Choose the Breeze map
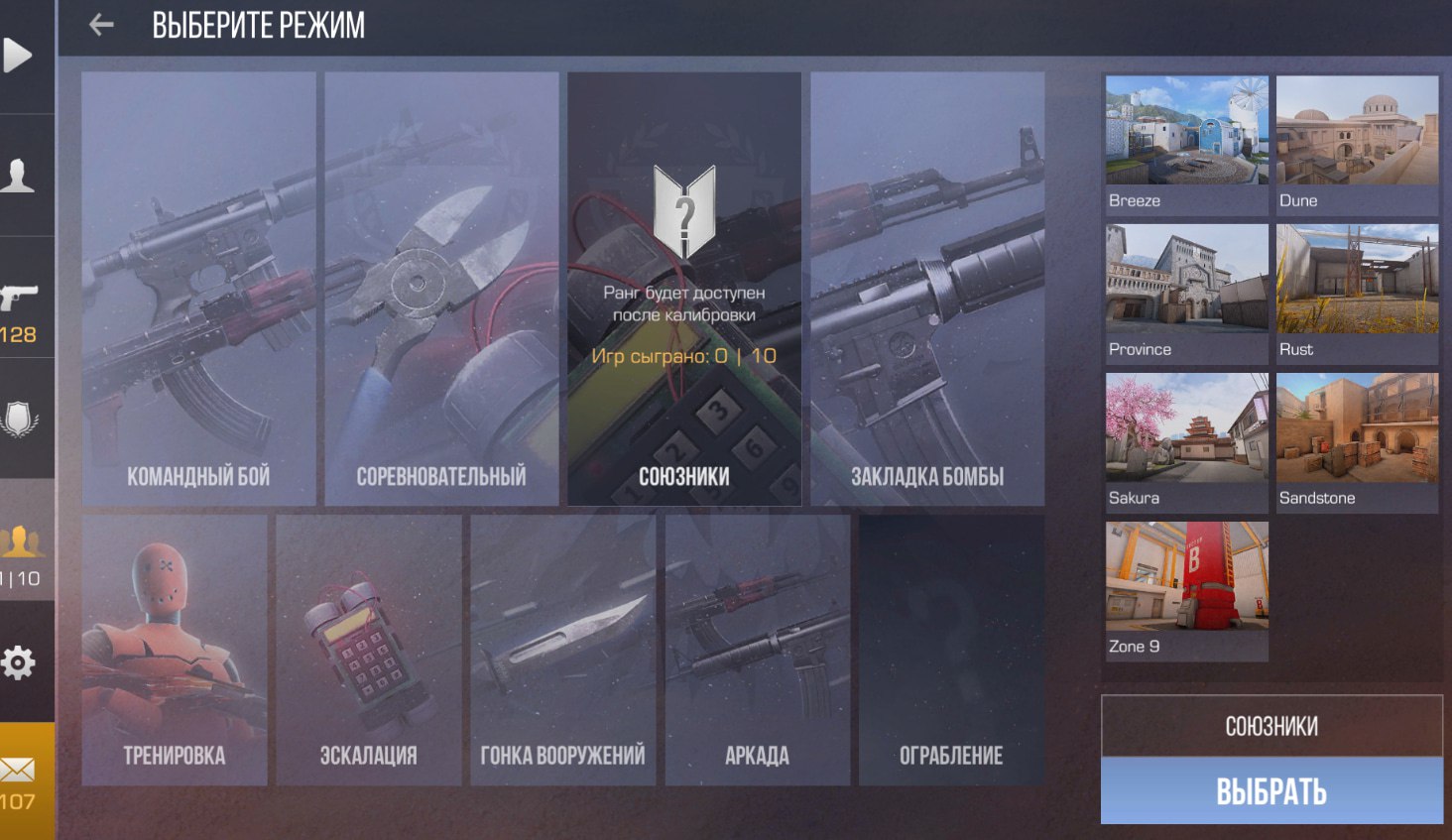This screenshot has width=1452, height=840. [1186, 145]
